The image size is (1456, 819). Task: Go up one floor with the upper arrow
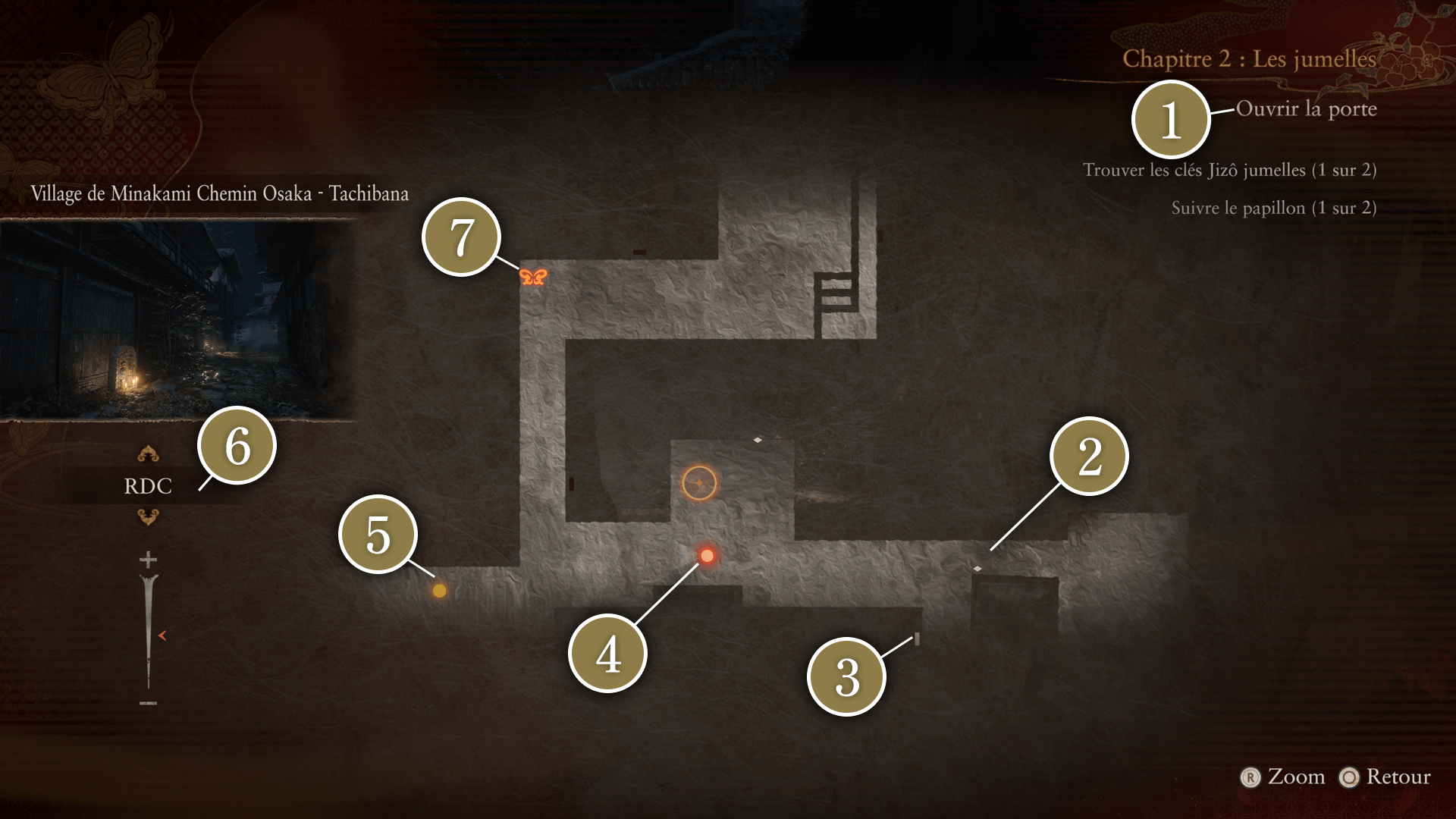[148, 454]
